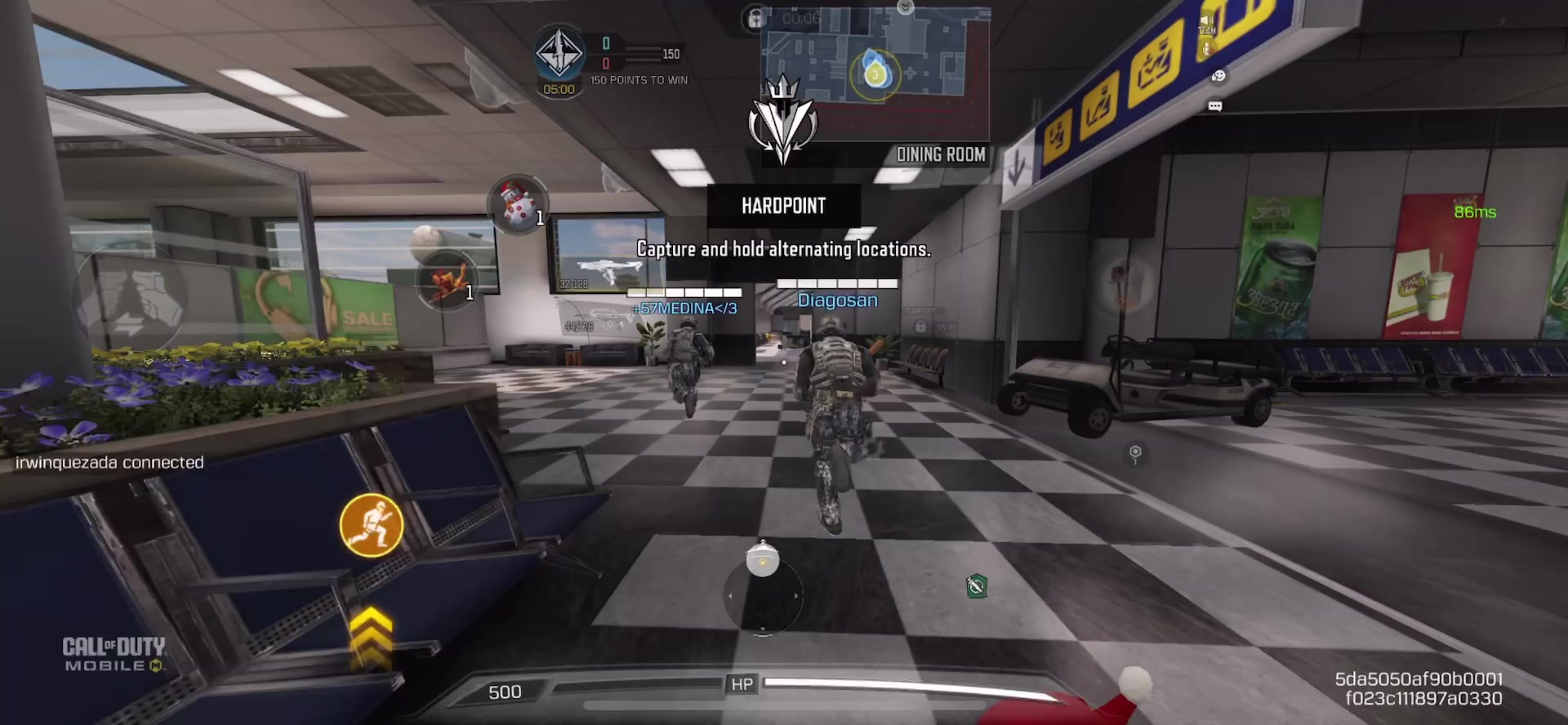
Task: Toggle the microphone icon
Action: point(1206,49)
